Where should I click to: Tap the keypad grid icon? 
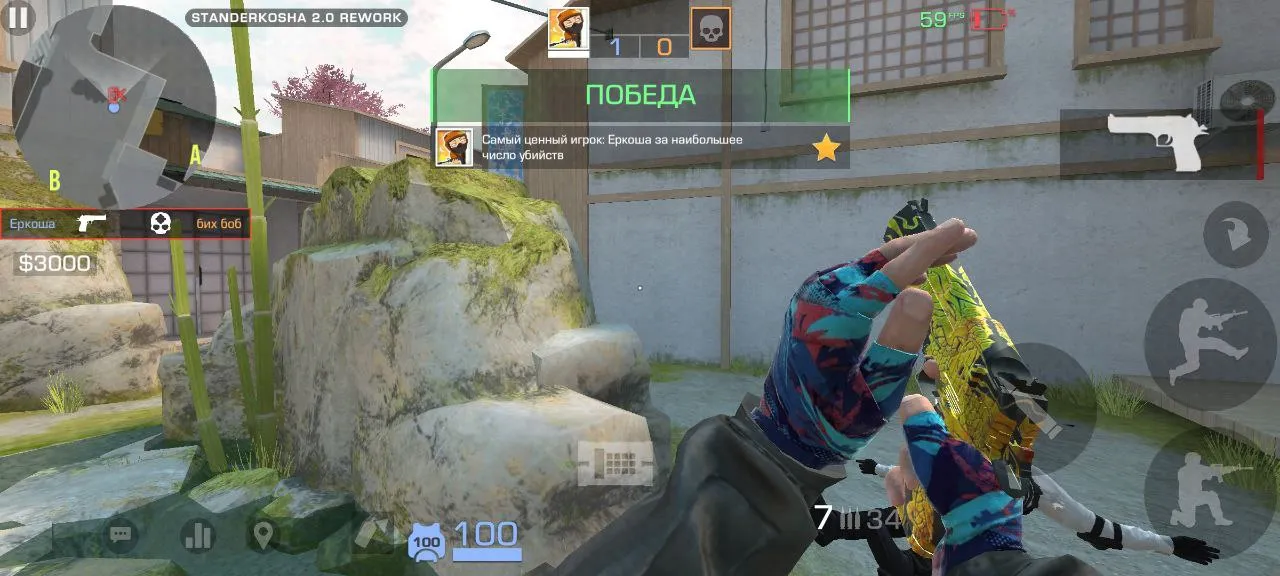(615, 463)
